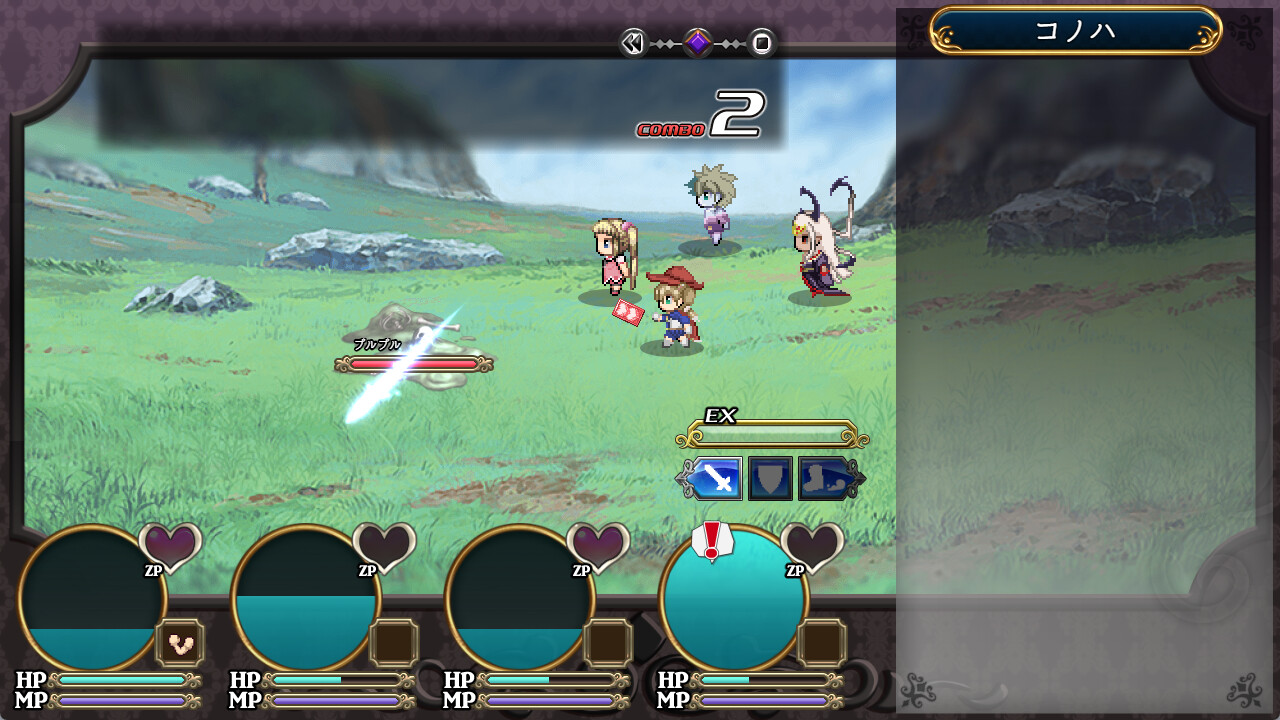Expand the right arrow beside the command icons
Viewport: 1280px width, 720px height.
click(x=861, y=478)
